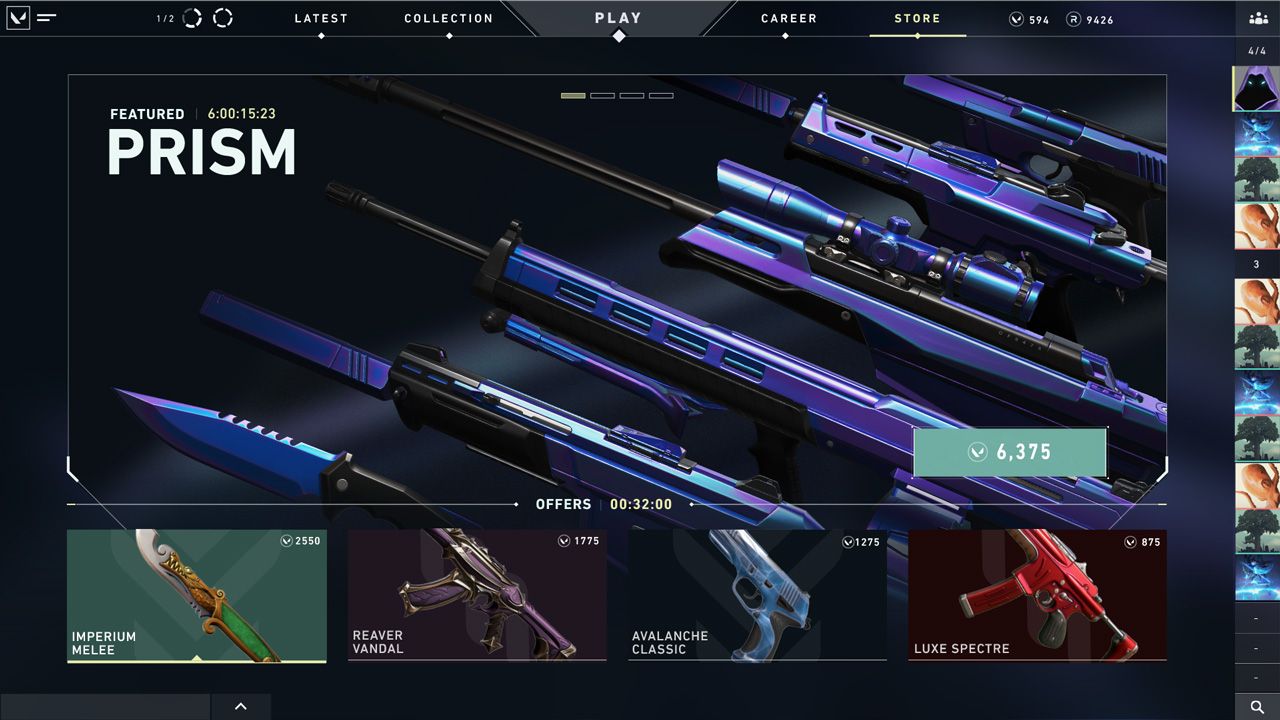Open the social friends panel icon
Viewport: 1280px width, 720px height.
point(1257,18)
